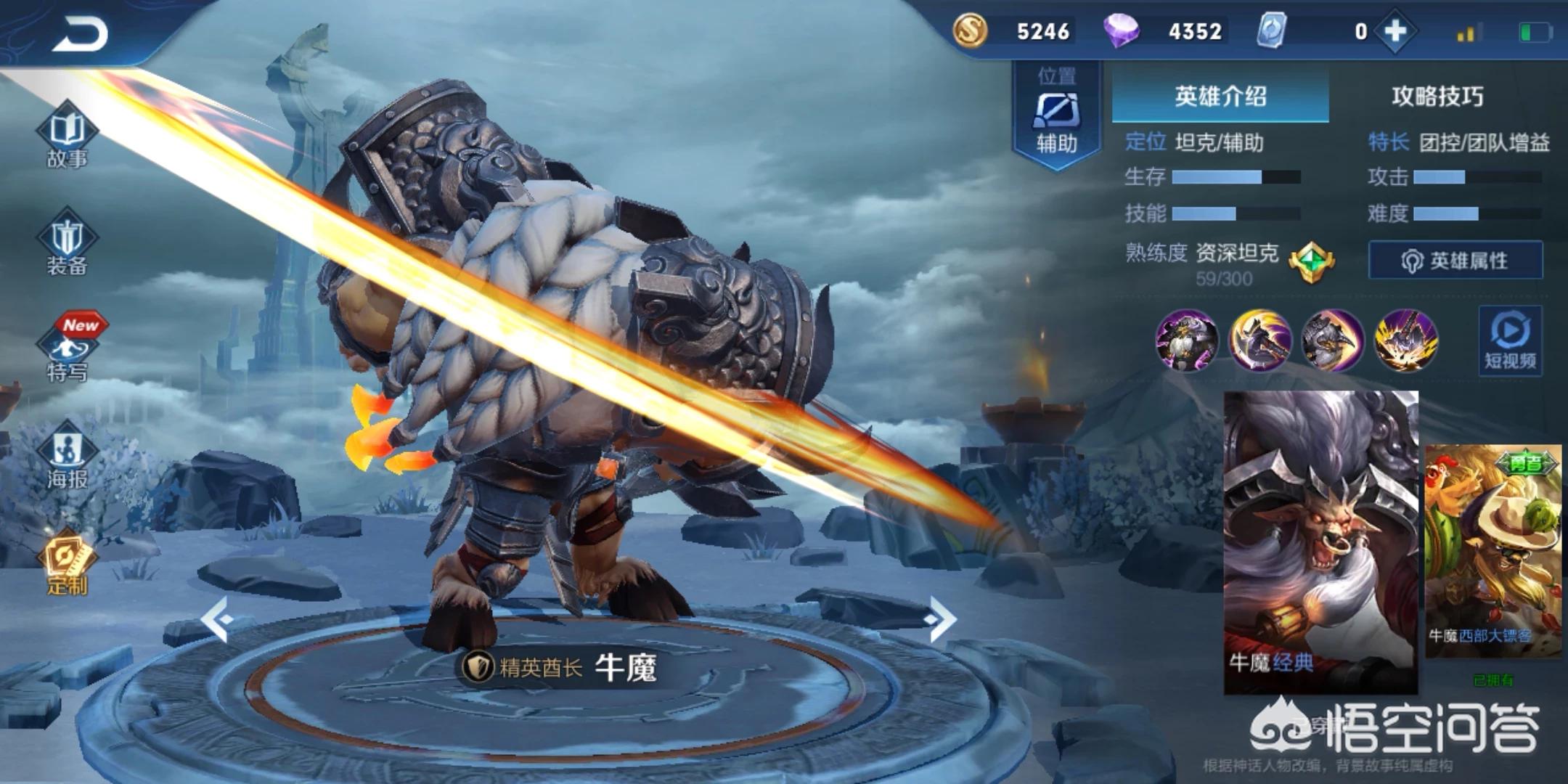Select the 西部大镖客 skin card
Image resolution: width=1568 pixels, height=784 pixels.
[1493, 552]
